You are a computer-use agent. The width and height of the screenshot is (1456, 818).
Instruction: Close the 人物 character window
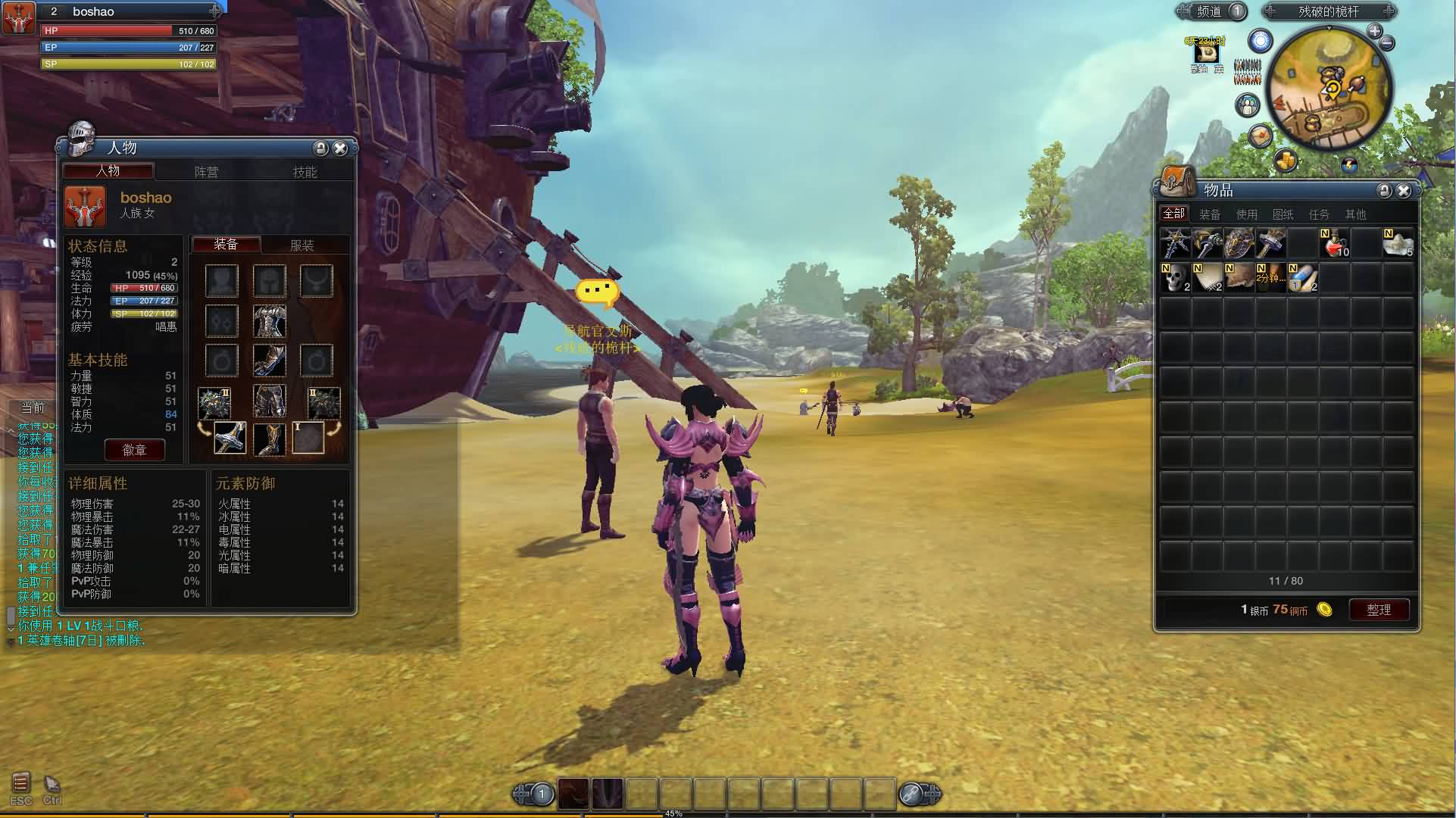click(x=340, y=148)
